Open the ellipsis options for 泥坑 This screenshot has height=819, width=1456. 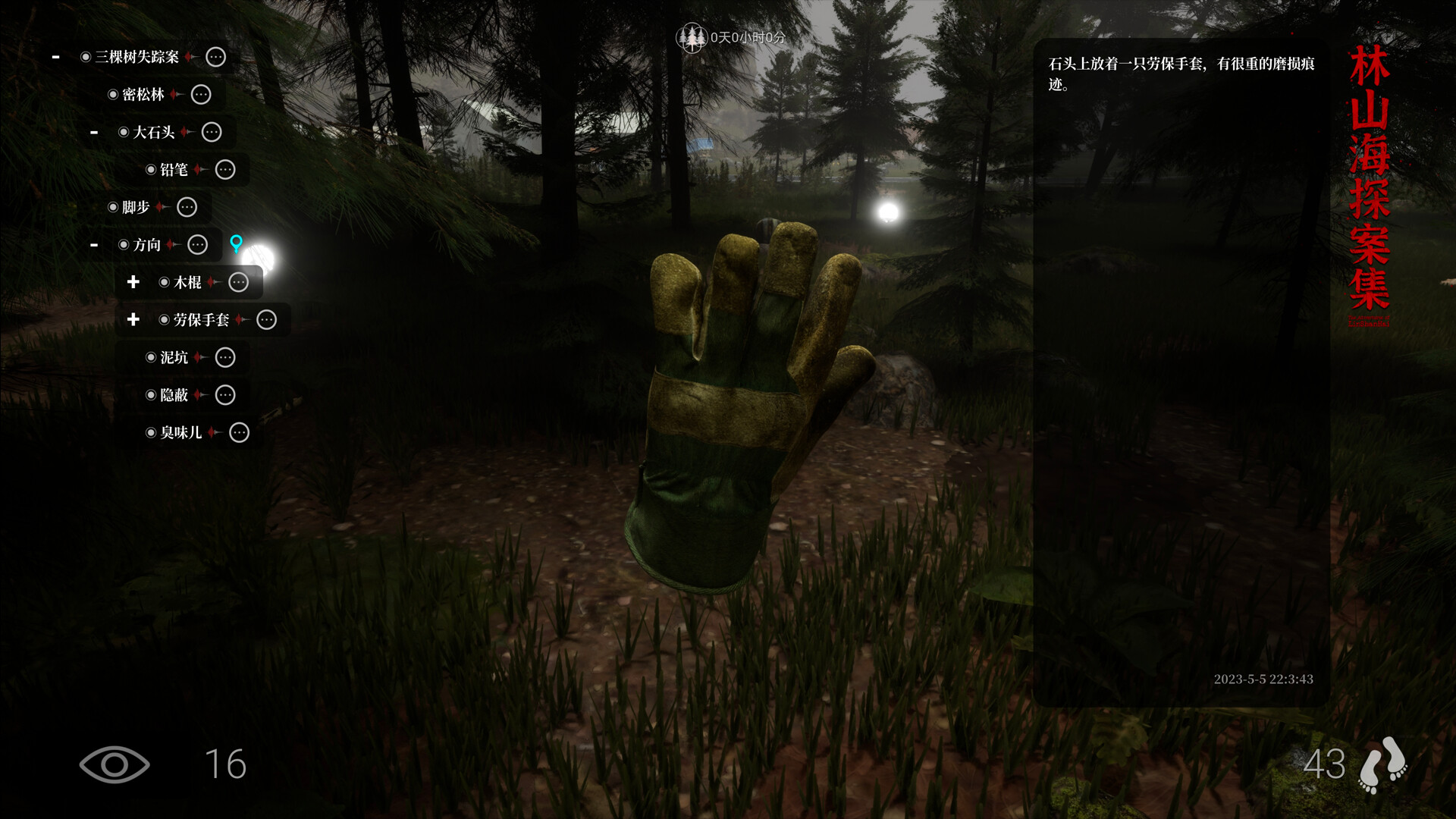pos(224,357)
